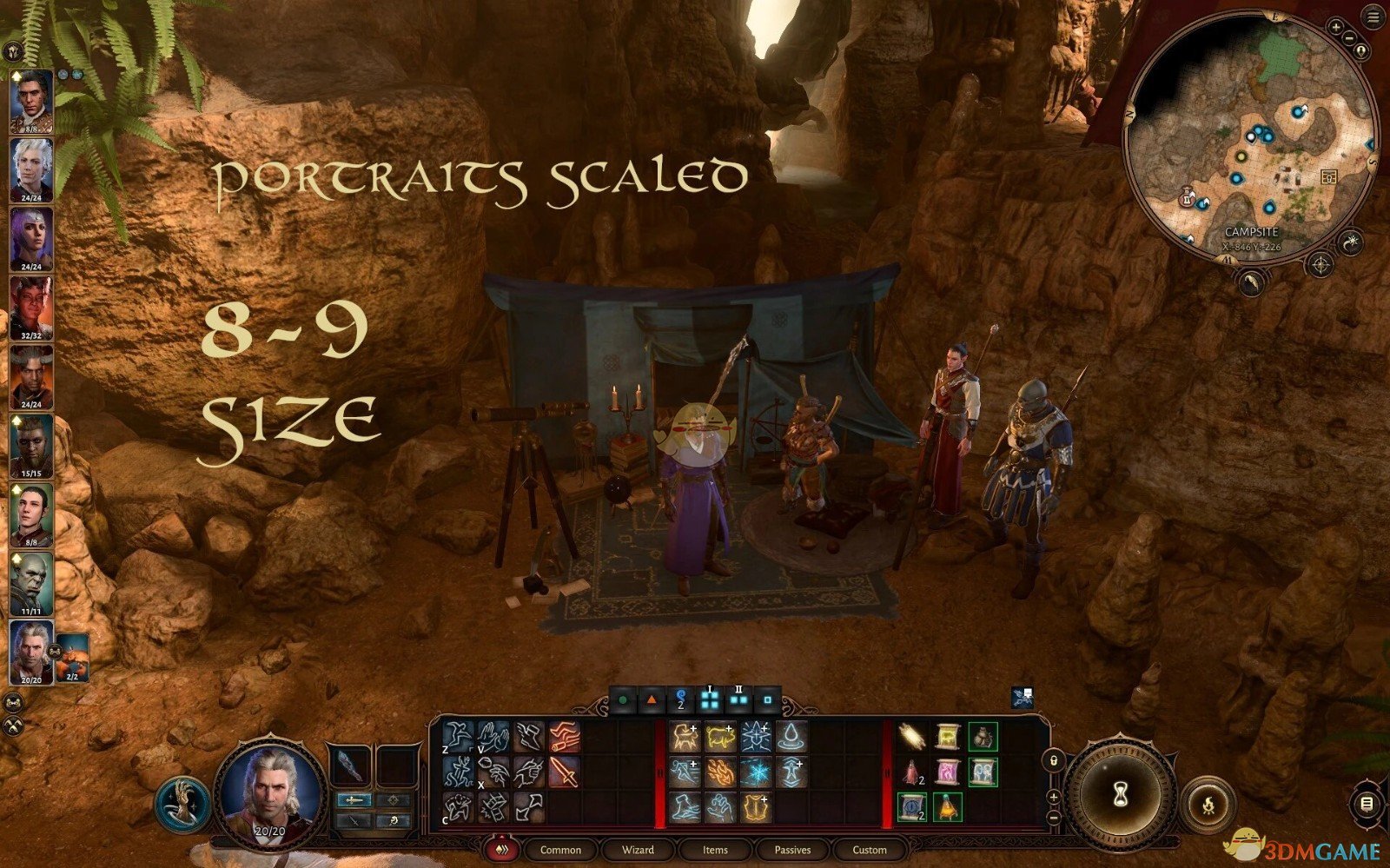The width and height of the screenshot is (1390, 868).
Task: Select the green orc portrait with 11/11
Action: (x=31, y=583)
